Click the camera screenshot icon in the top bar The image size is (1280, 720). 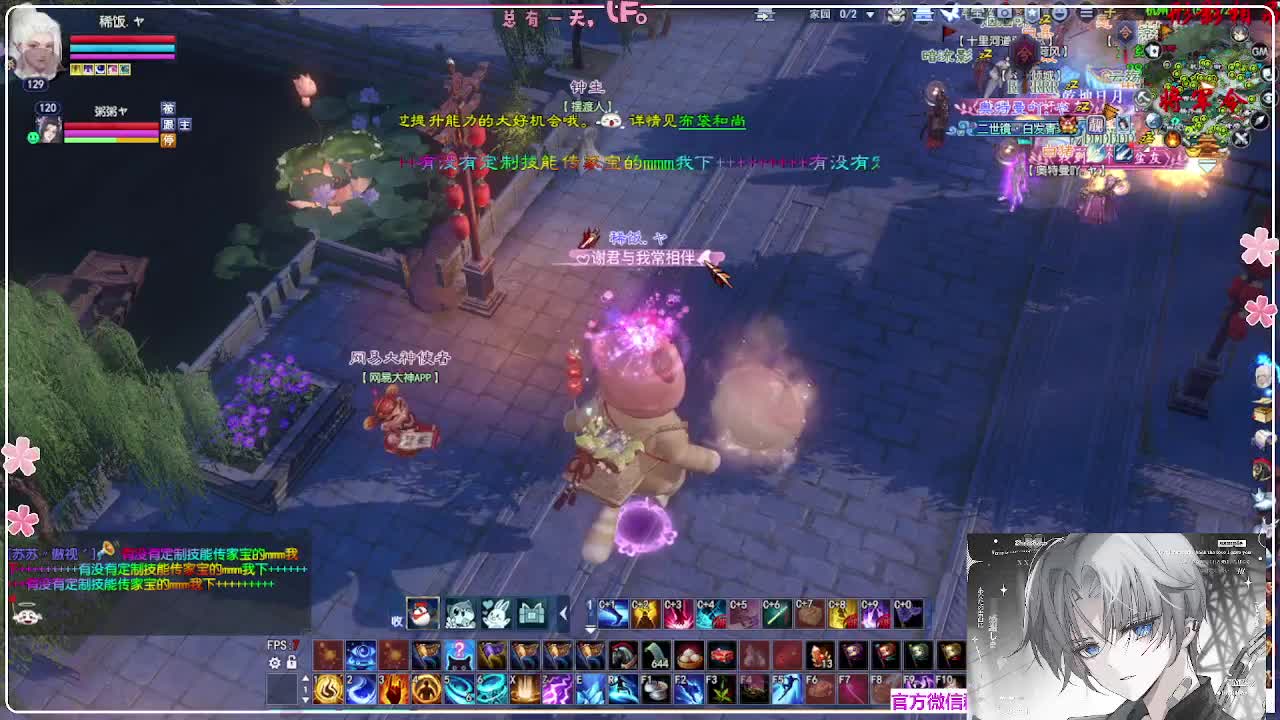click(x=1004, y=13)
